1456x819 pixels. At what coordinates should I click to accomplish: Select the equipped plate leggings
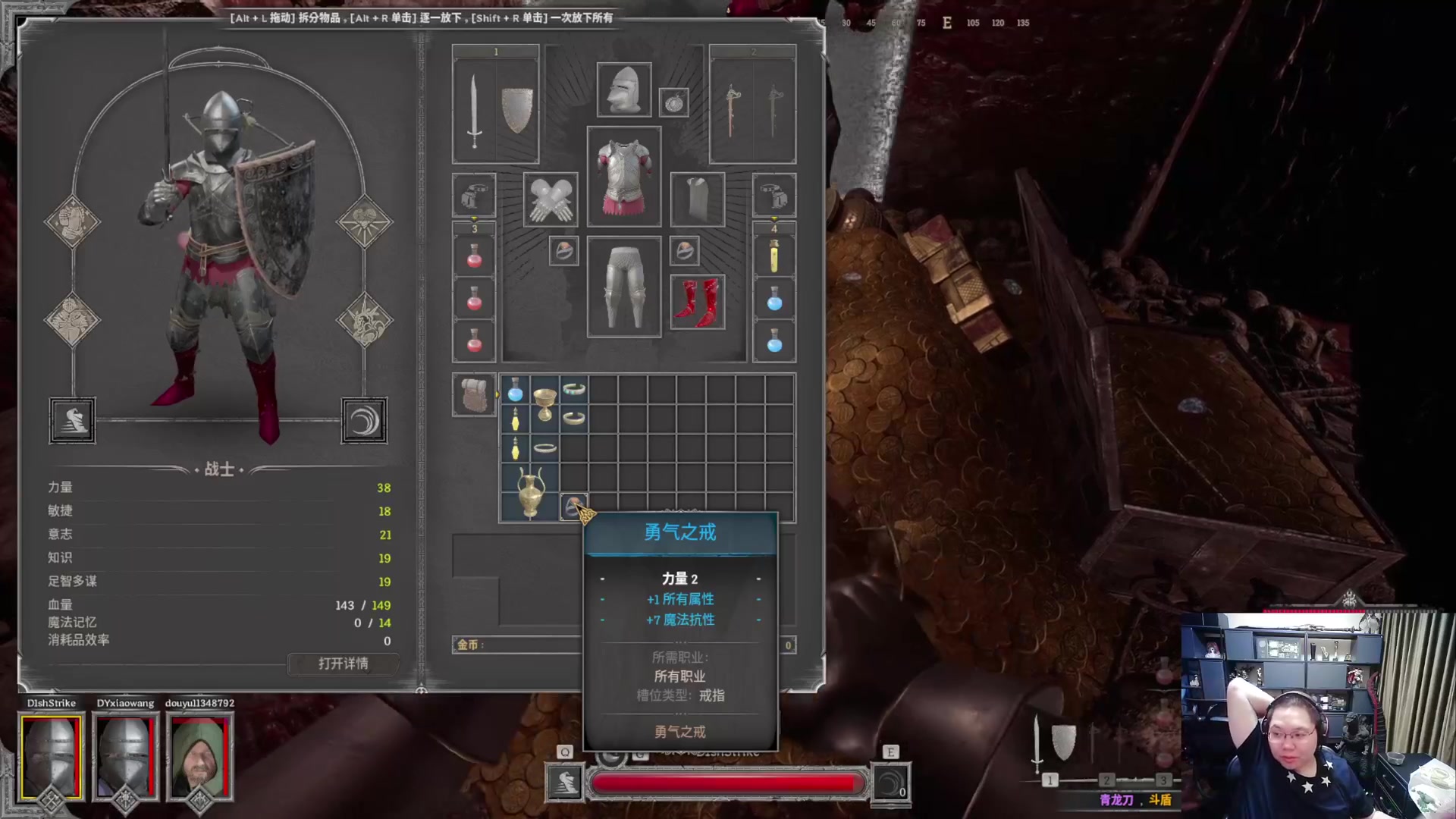(623, 287)
